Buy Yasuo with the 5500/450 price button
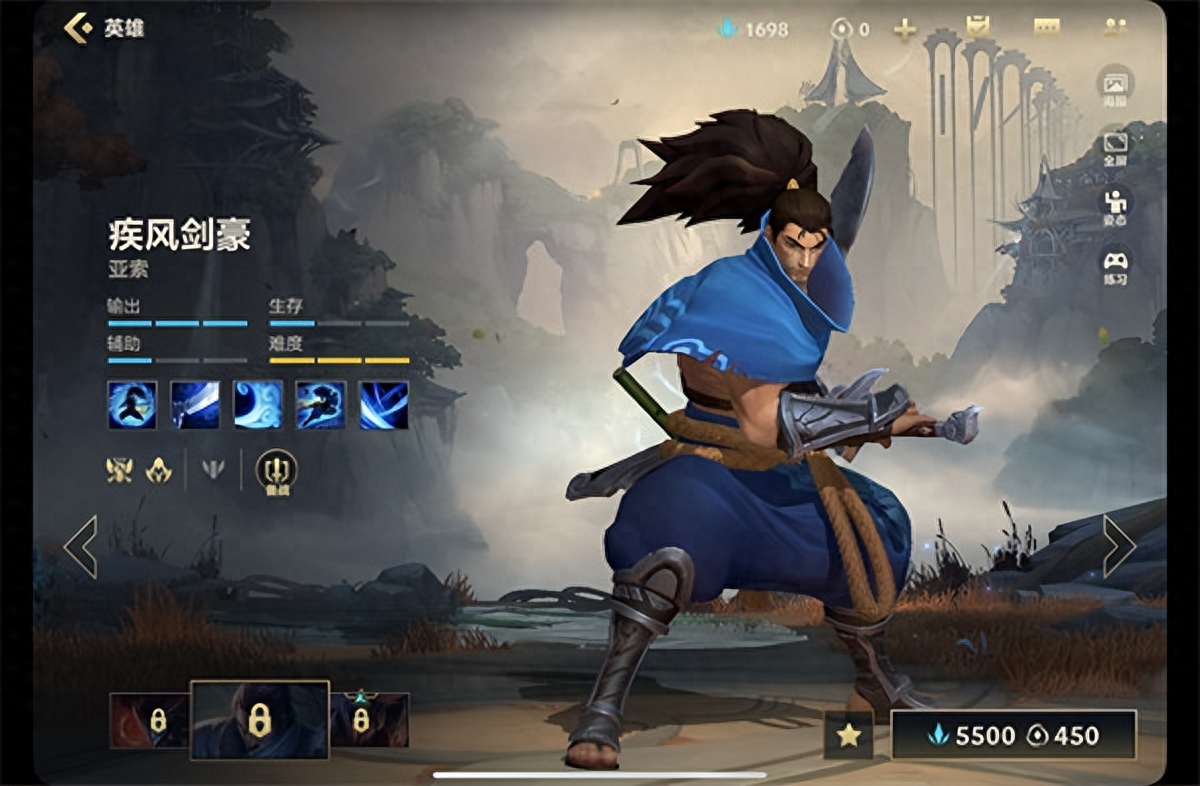 click(1014, 735)
